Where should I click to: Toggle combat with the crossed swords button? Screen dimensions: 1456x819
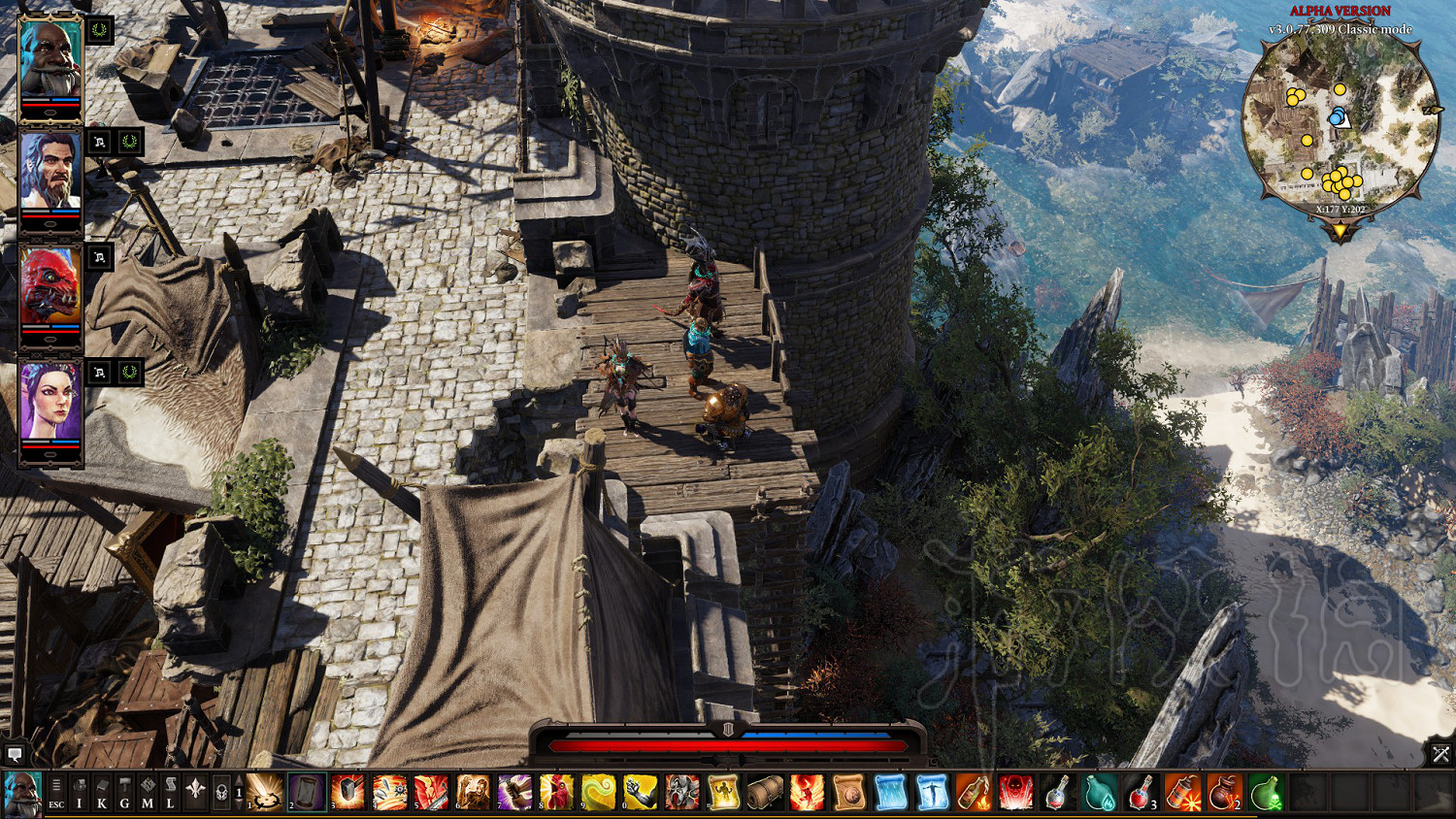point(1440,753)
